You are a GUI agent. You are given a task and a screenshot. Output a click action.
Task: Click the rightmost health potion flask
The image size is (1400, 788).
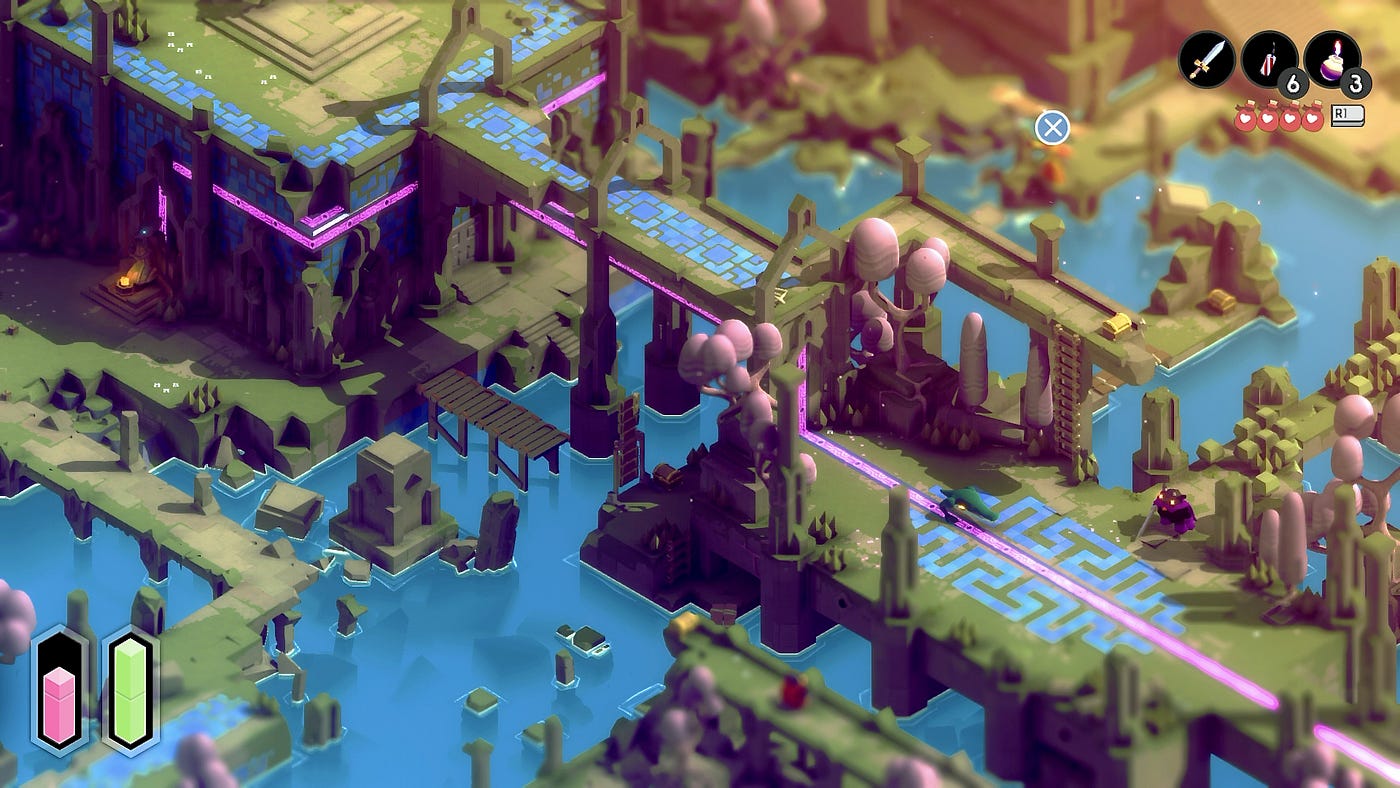(x=1313, y=116)
